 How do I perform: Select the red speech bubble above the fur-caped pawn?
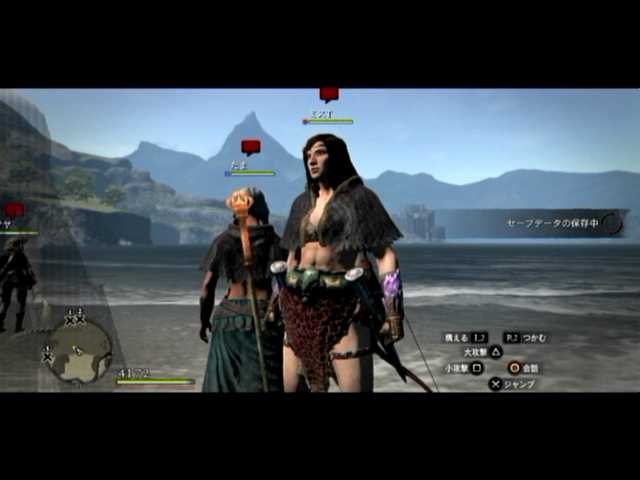329,95
